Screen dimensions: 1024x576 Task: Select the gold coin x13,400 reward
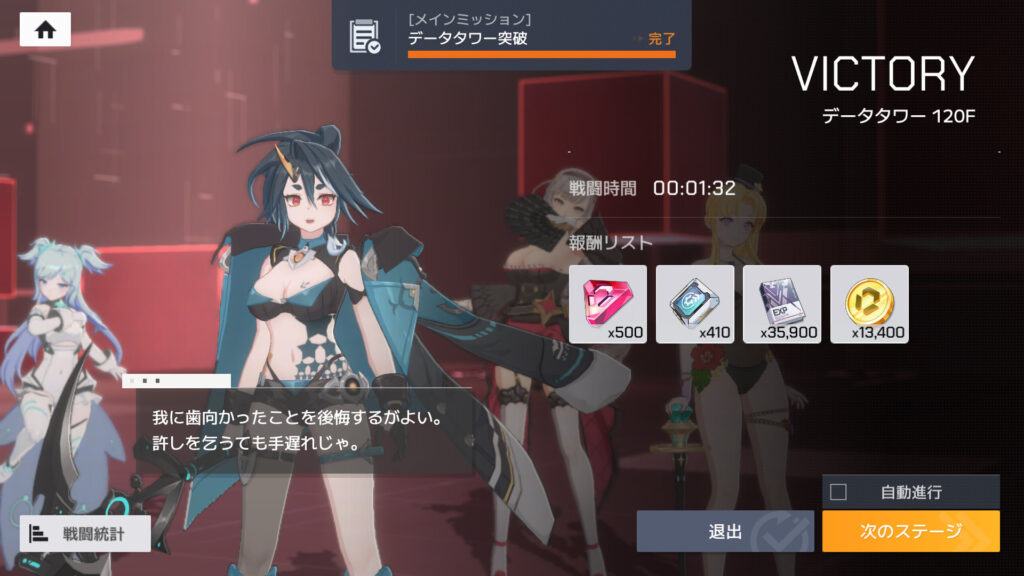[x=869, y=304]
